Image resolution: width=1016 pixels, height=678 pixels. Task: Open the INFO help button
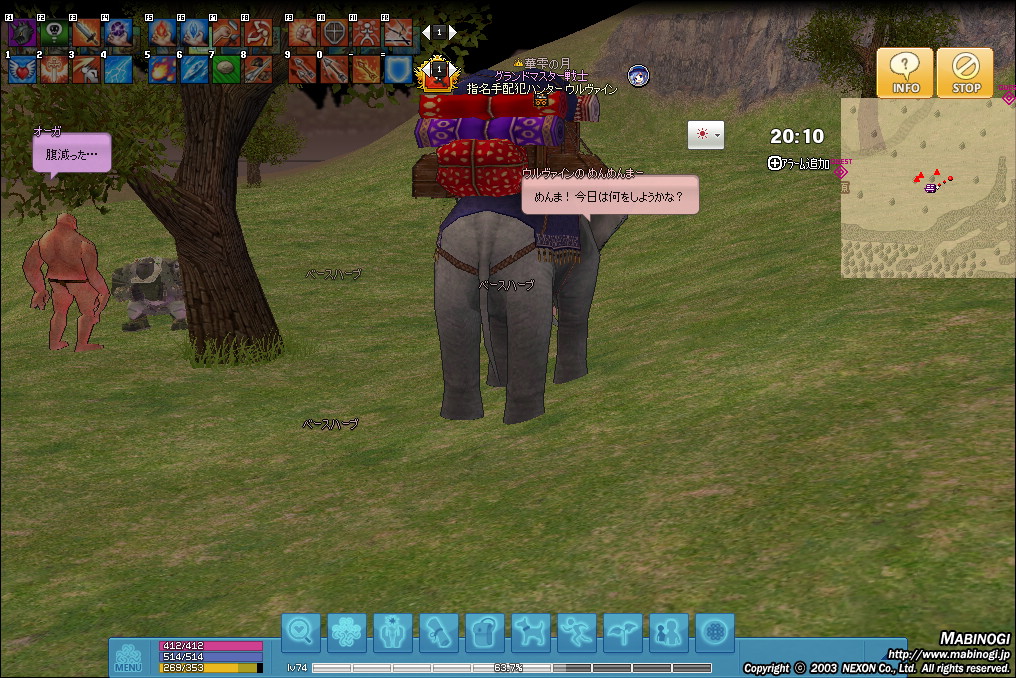point(905,73)
